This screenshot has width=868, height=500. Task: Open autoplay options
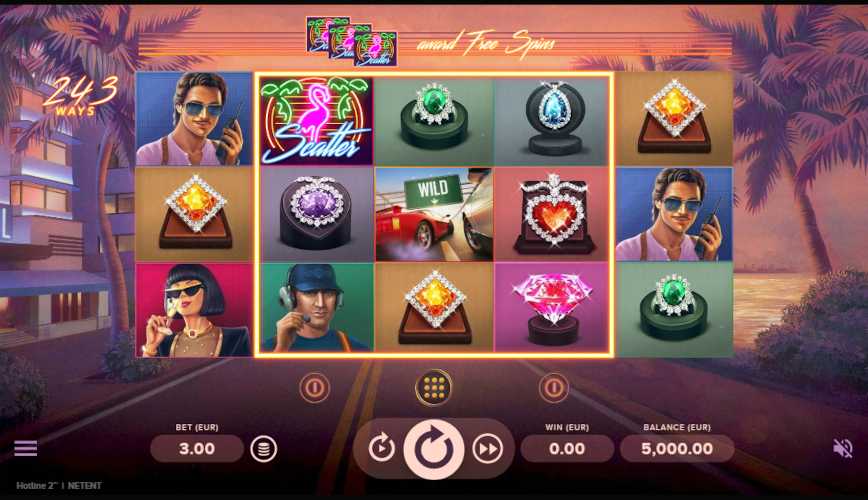coord(381,449)
